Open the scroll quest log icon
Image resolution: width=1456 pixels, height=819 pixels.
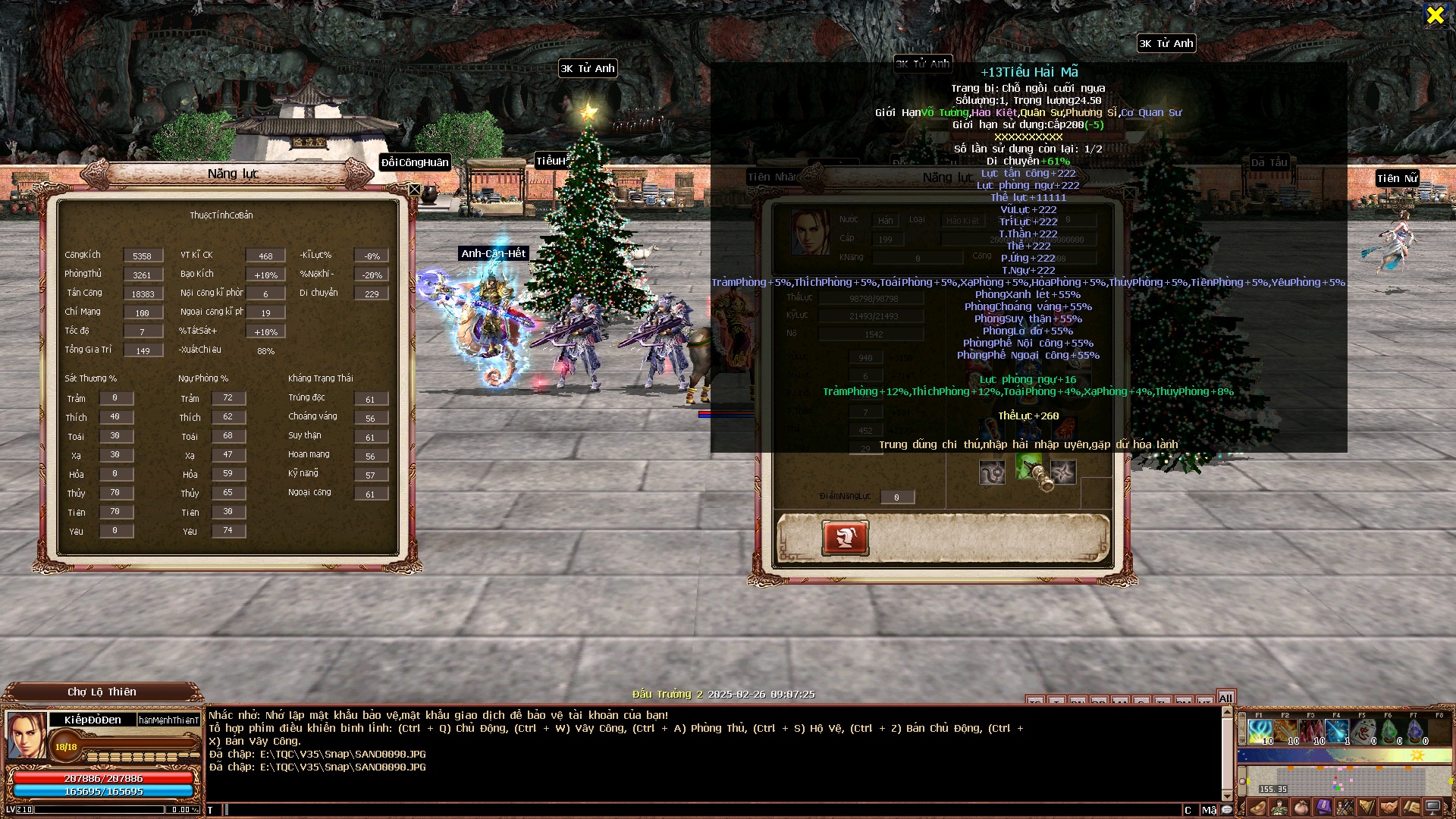(1411, 808)
